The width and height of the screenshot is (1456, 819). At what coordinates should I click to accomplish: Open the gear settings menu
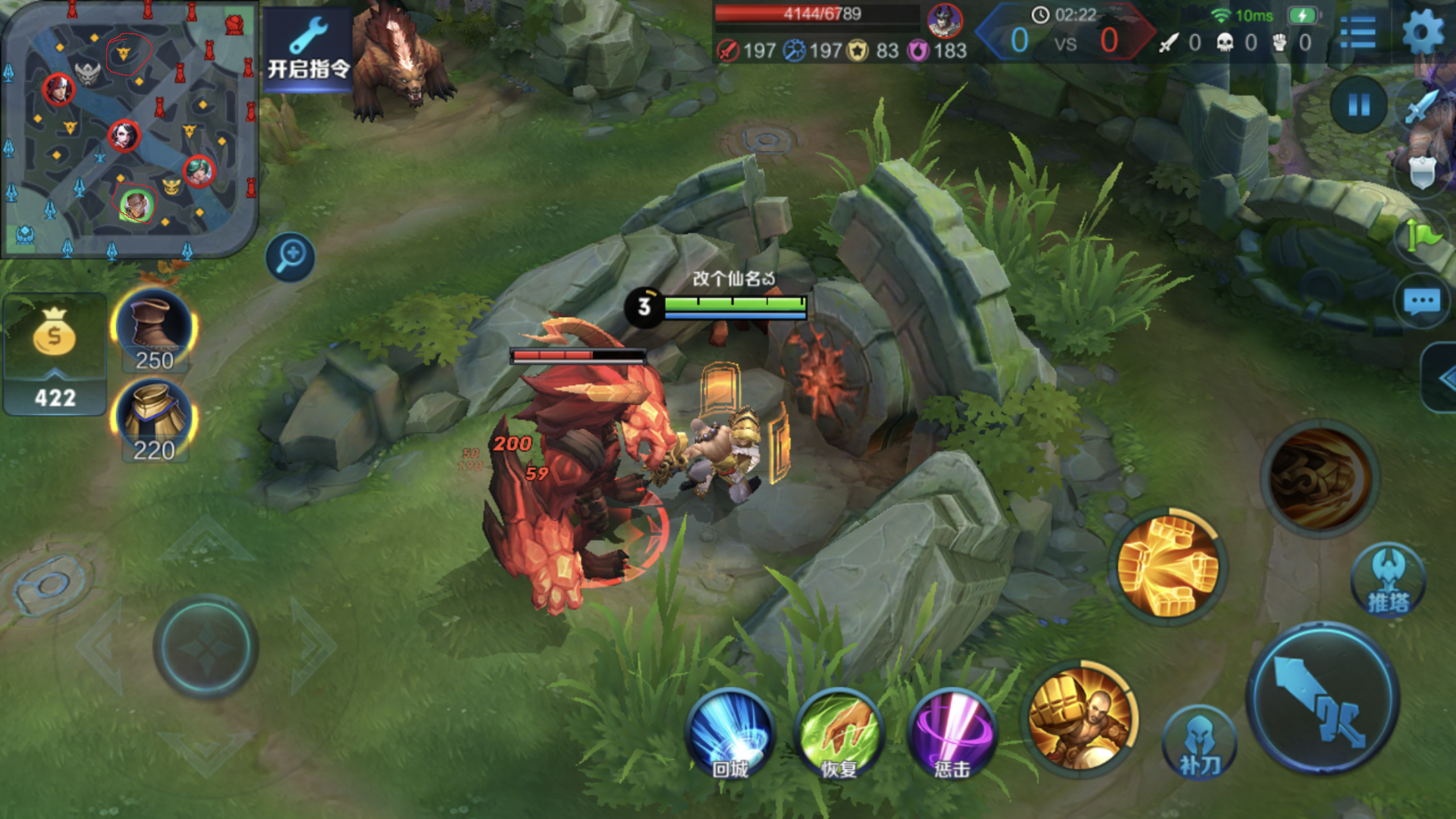tap(1423, 30)
